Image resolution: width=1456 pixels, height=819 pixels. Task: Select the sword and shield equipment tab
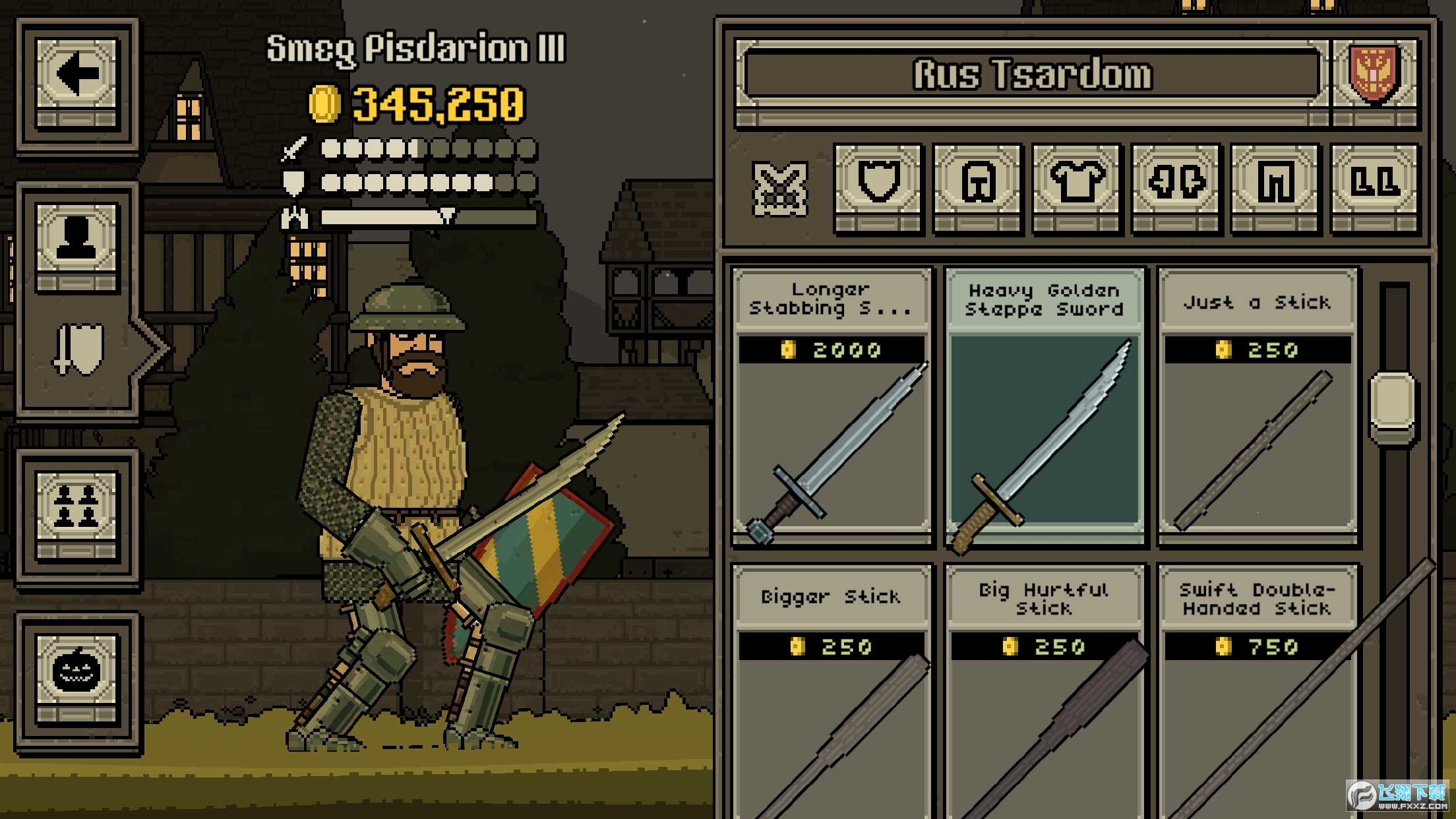pyautogui.click(x=79, y=349)
